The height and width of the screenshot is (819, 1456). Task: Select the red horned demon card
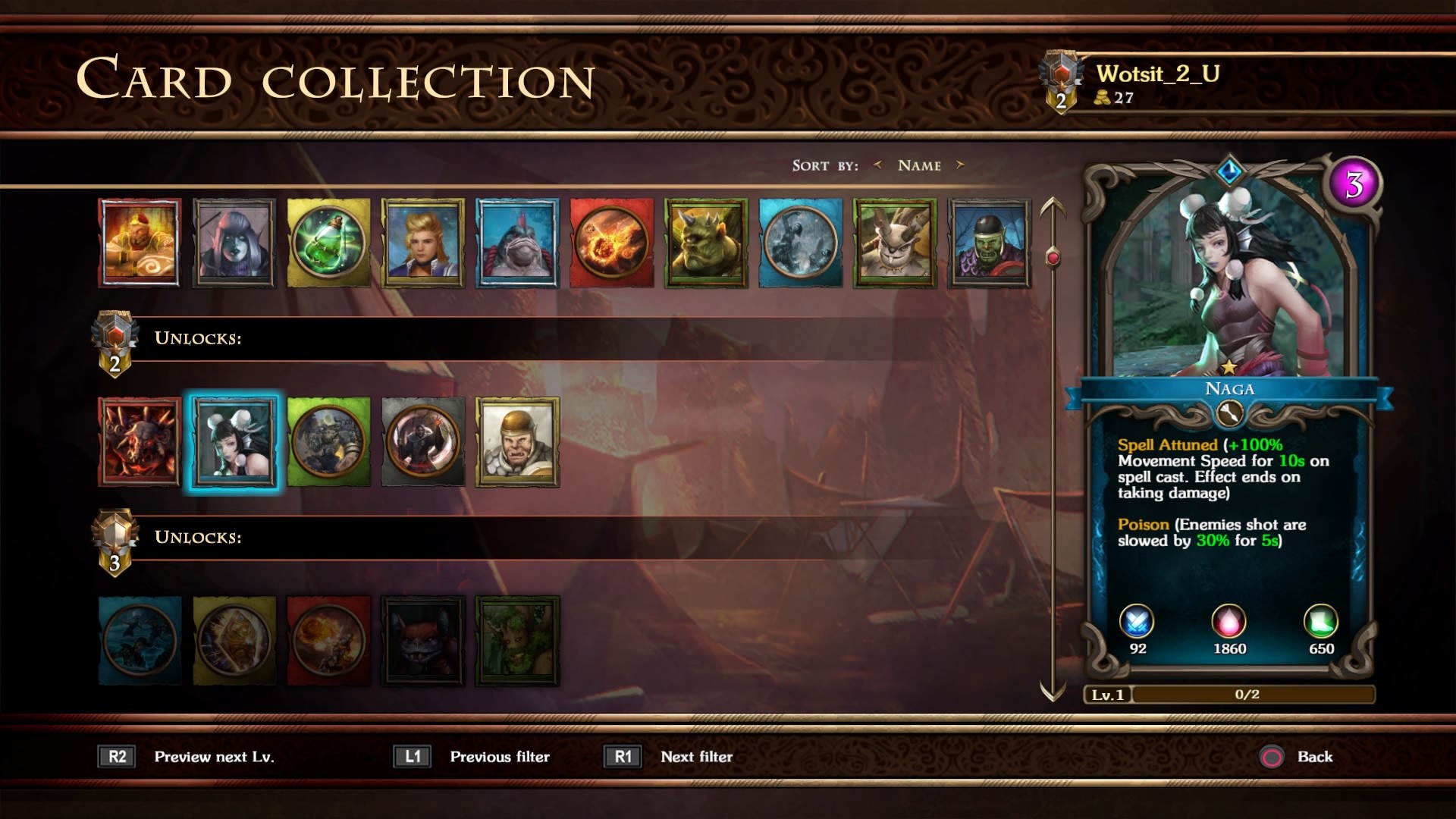pos(140,442)
